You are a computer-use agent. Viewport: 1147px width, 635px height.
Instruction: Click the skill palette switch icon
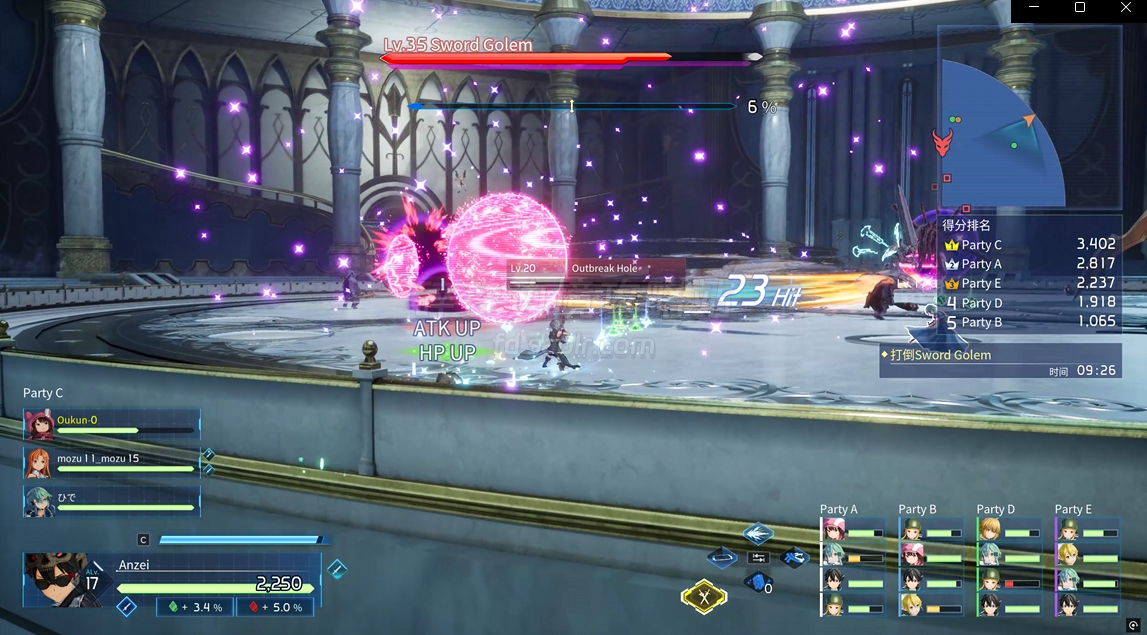[x=758, y=558]
